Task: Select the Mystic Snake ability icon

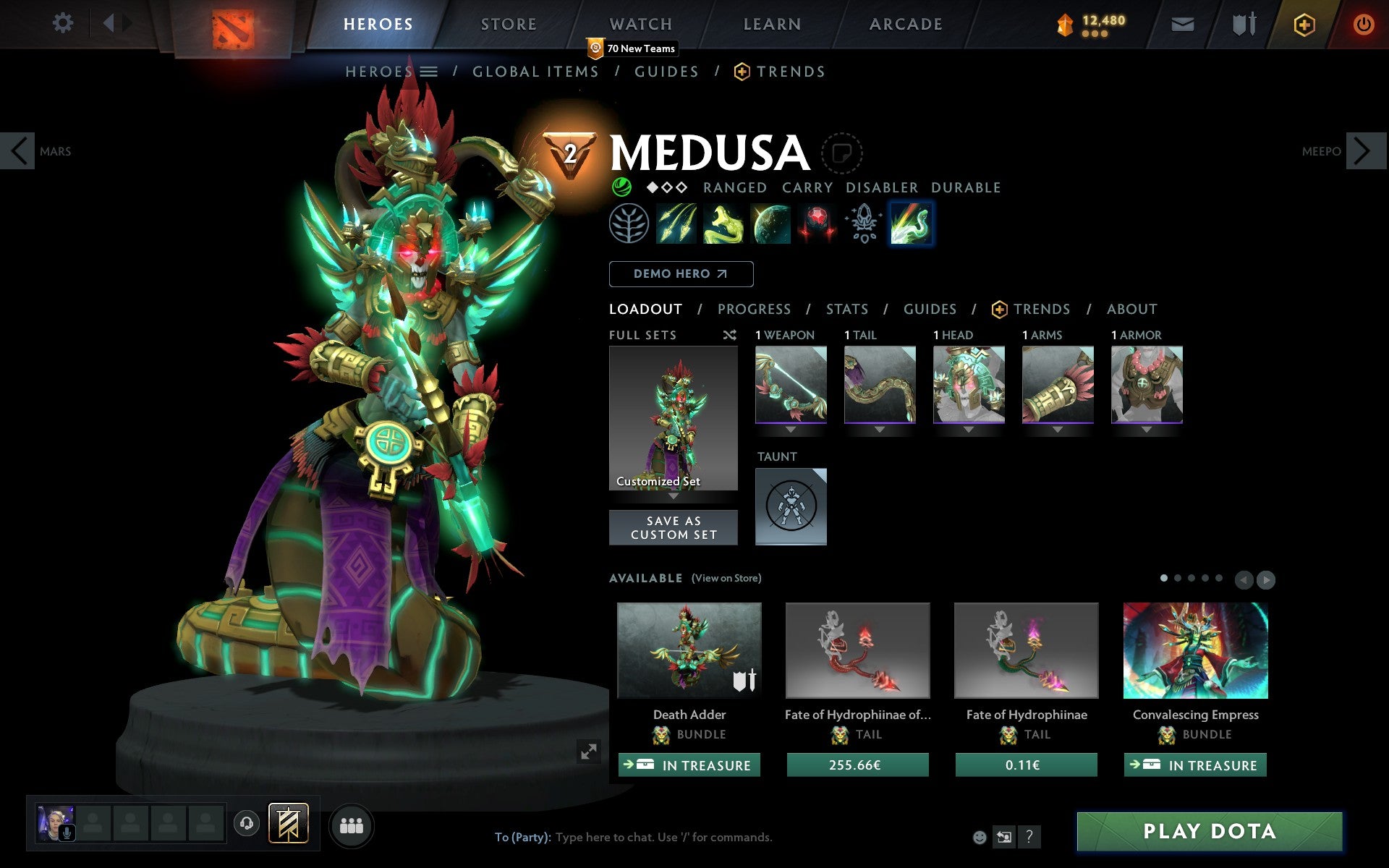Action: click(726, 224)
